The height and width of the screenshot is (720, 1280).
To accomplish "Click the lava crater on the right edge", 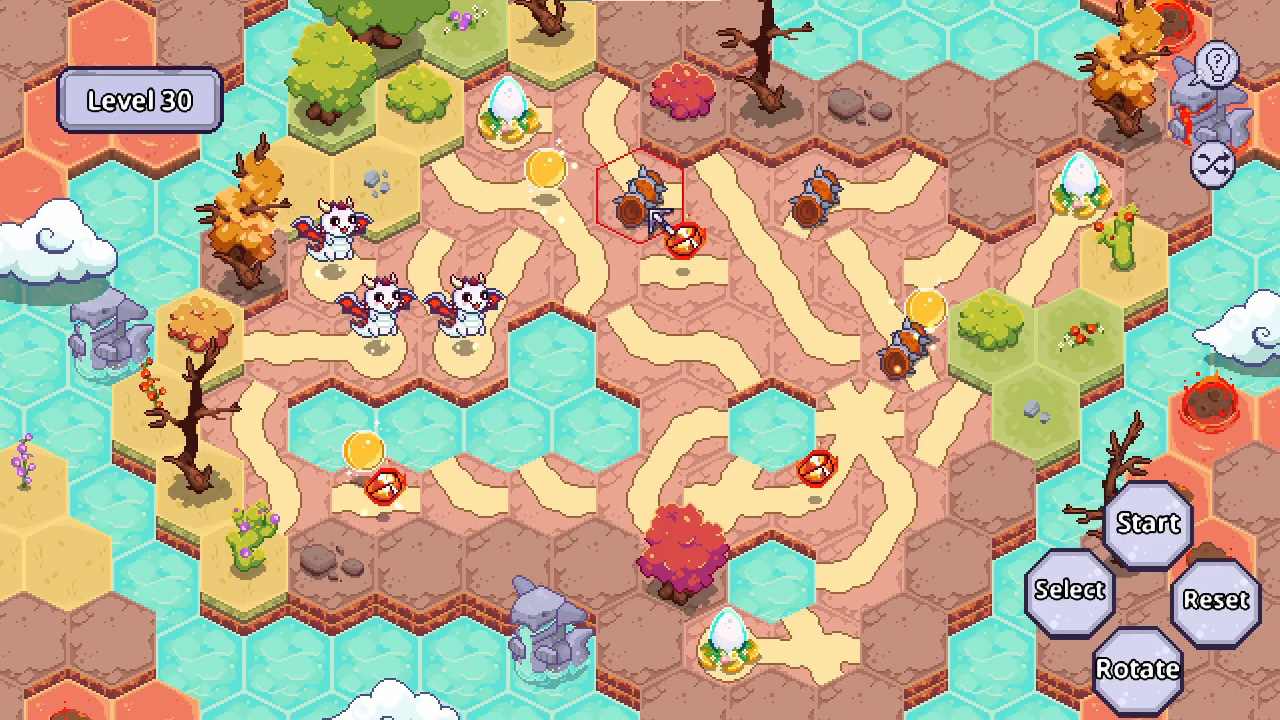I will pos(1212,402).
